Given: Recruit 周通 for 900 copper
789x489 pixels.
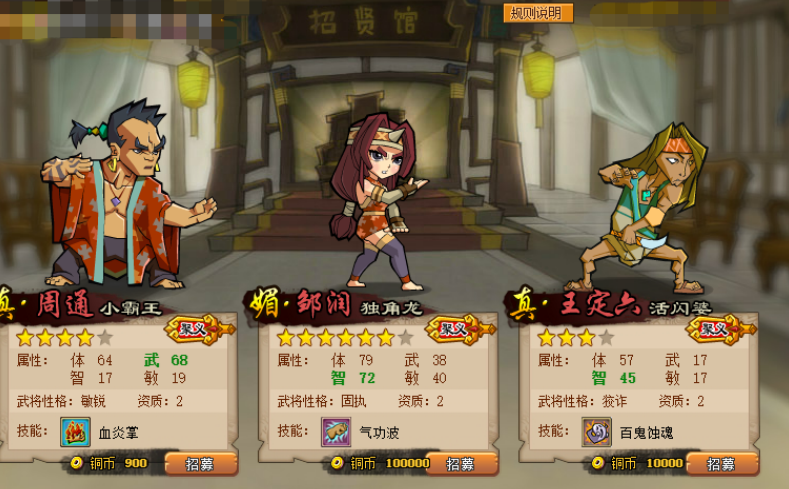Looking at the screenshot, I should click(x=200, y=463).
